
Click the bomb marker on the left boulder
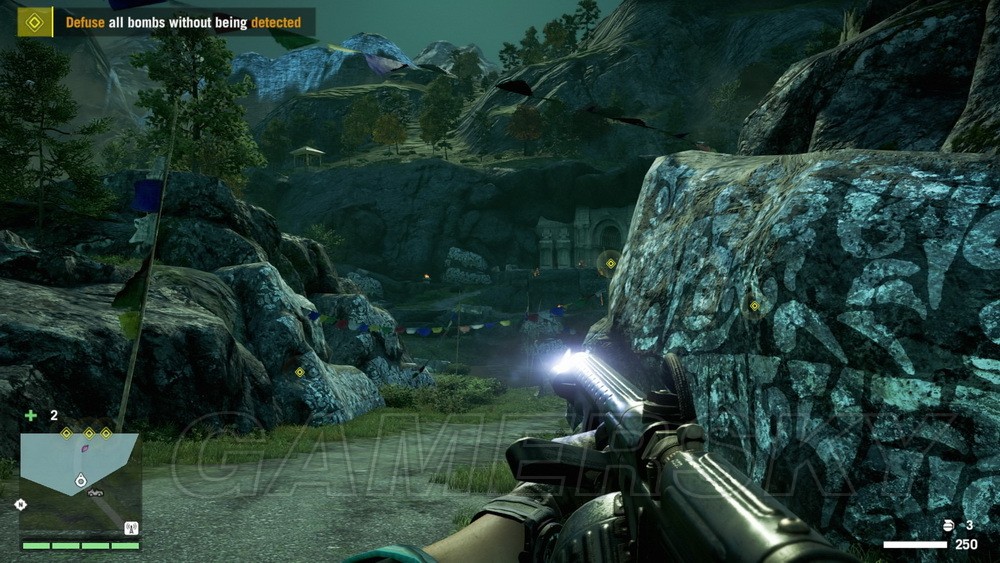coord(299,372)
